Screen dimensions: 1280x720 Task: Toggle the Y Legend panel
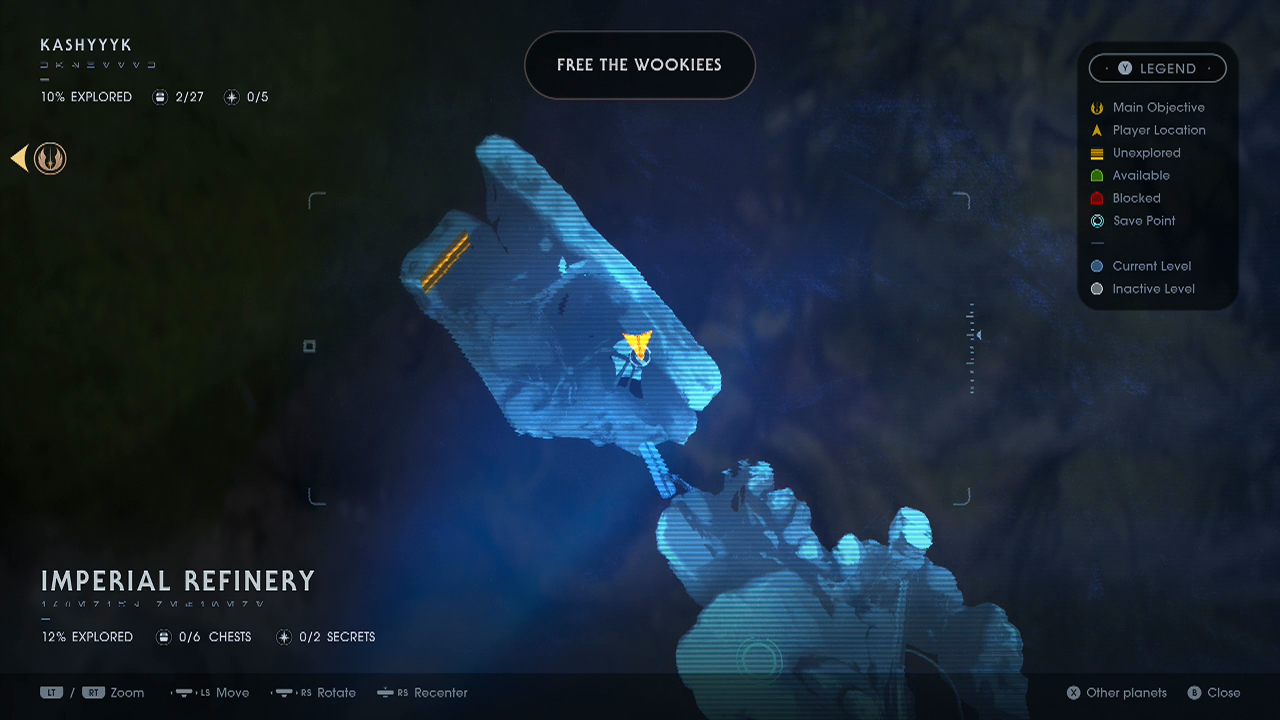(1157, 68)
